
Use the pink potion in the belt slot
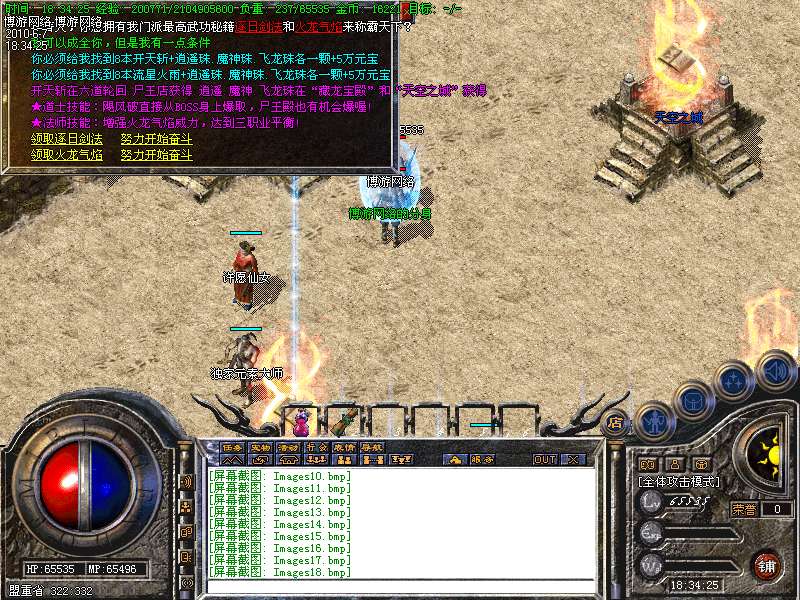point(301,421)
